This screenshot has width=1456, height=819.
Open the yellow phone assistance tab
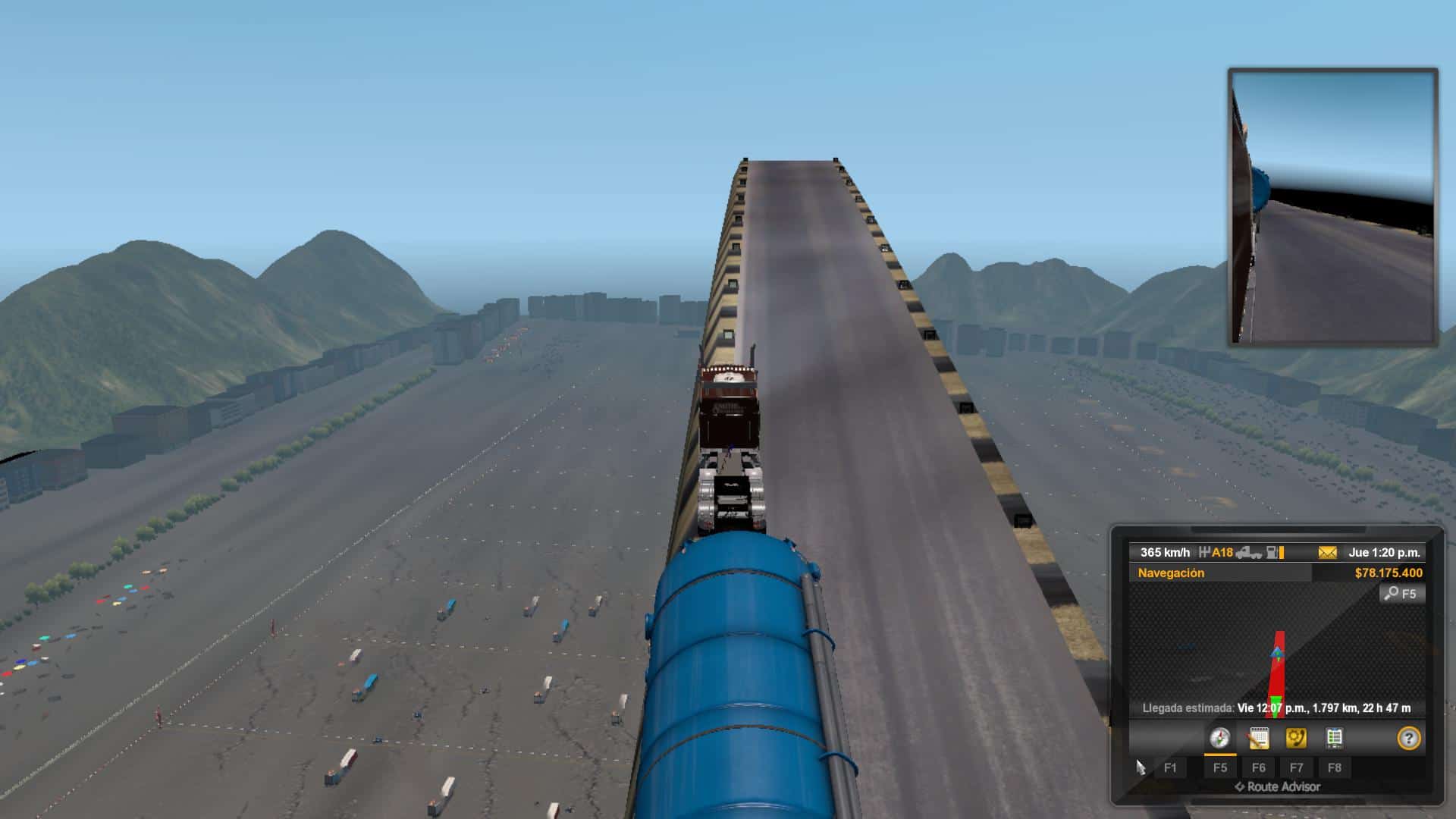(x=1296, y=738)
